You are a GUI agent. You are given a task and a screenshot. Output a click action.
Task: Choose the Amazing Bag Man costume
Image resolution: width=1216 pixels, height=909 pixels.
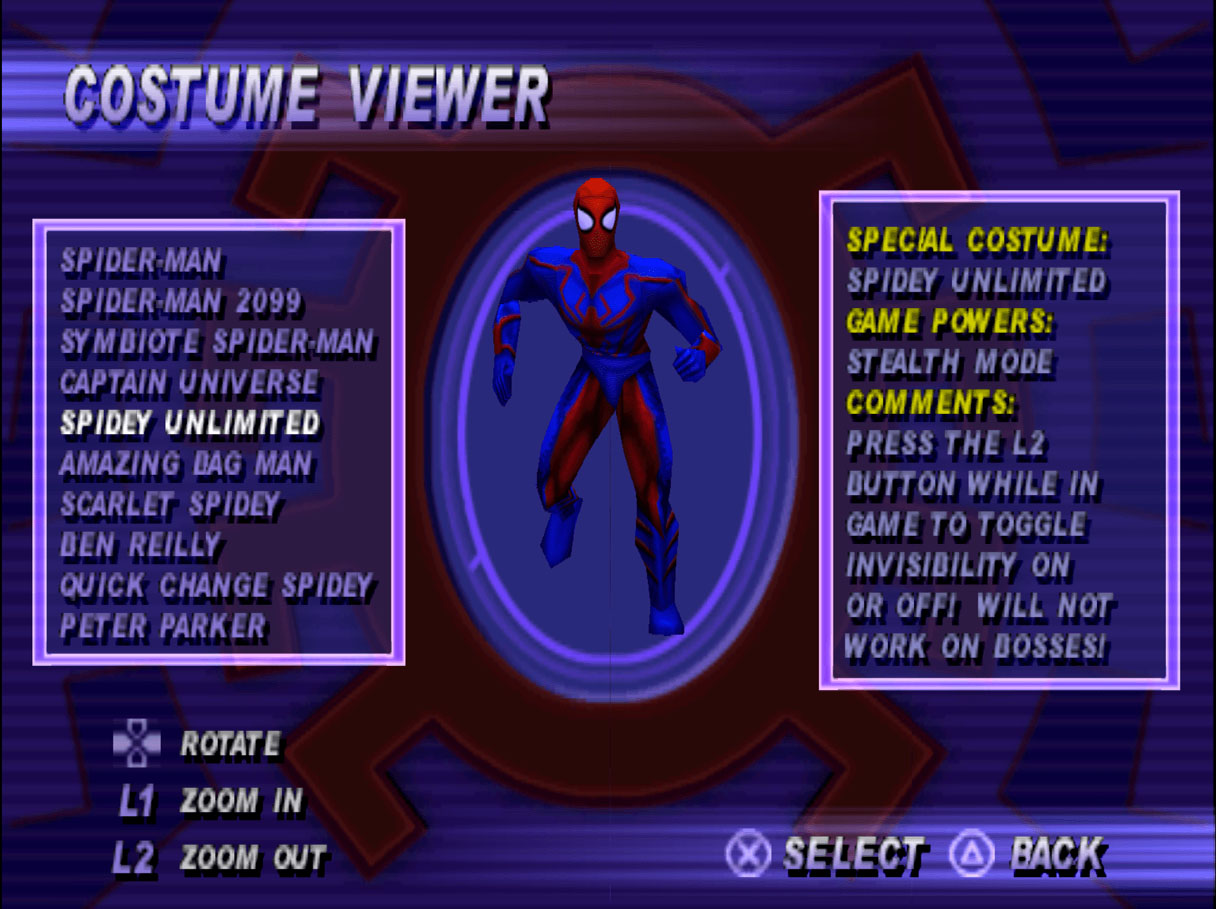tap(186, 464)
